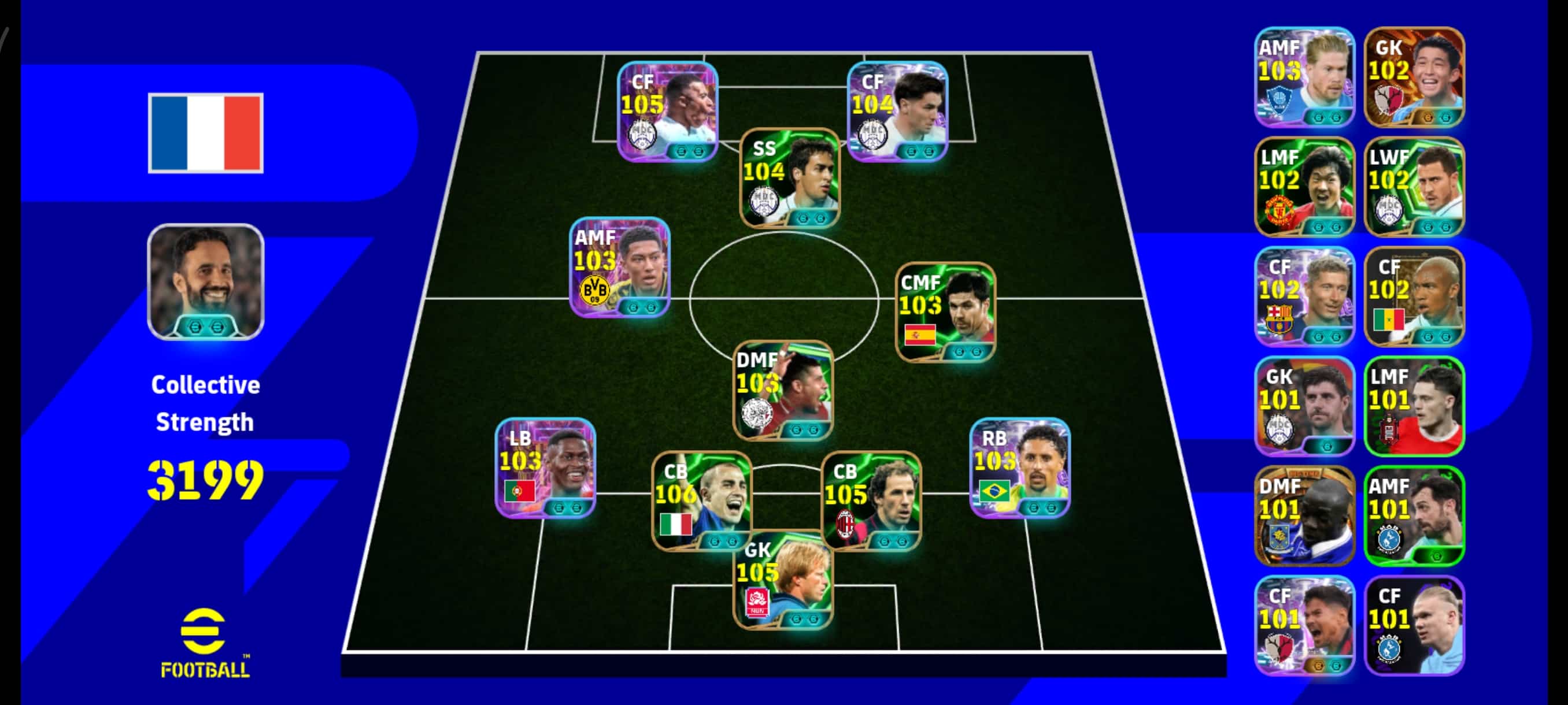Image resolution: width=1568 pixels, height=705 pixels.
Task: Choose the DMF 101 substitute card
Action: (1304, 516)
